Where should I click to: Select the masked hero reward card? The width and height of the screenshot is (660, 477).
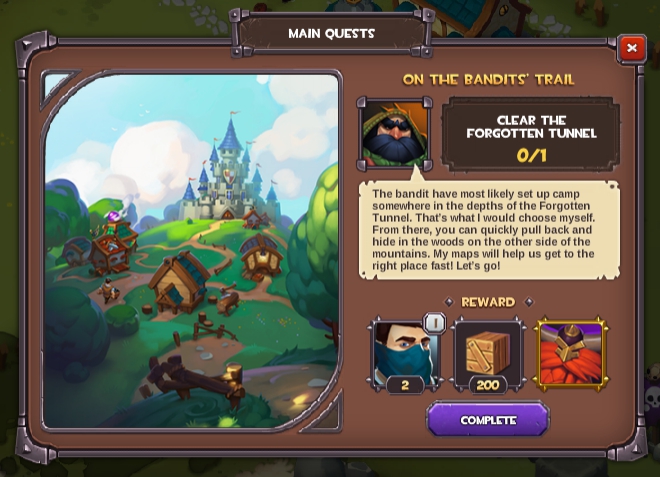coord(403,353)
